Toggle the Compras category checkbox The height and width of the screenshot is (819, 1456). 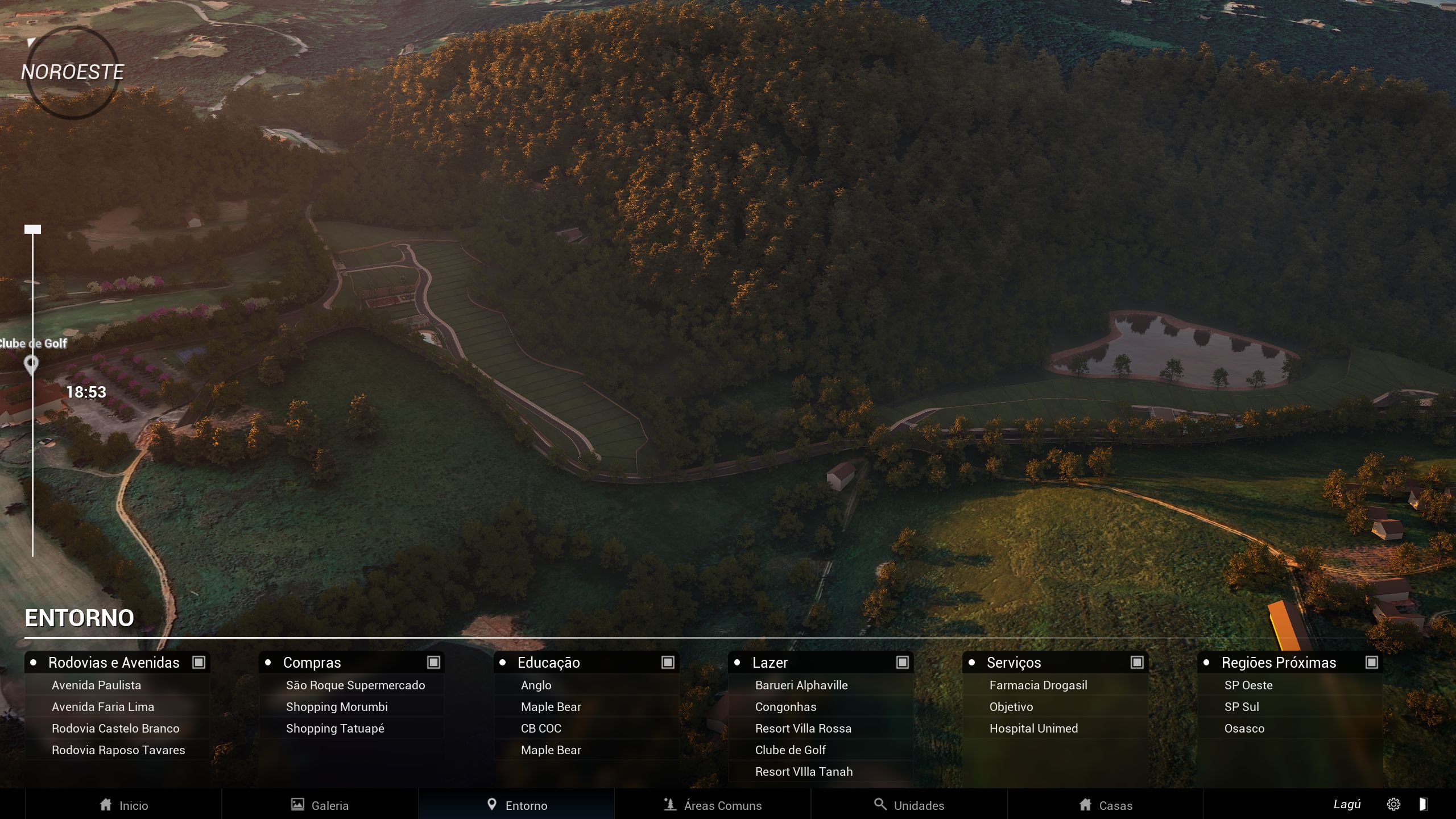coord(433,662)
